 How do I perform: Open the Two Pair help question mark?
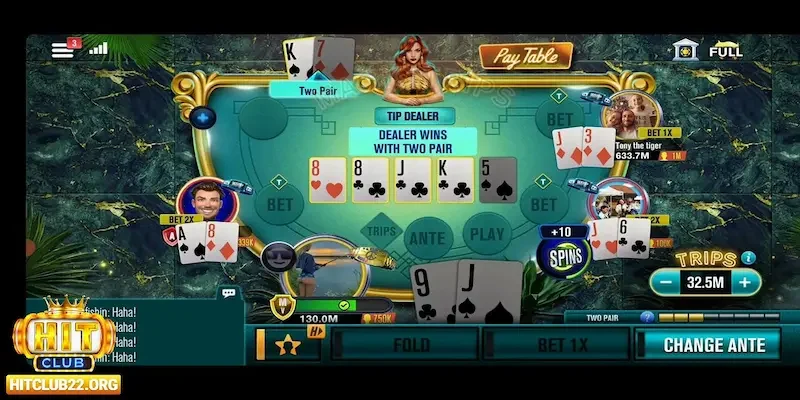coord(647,318)
